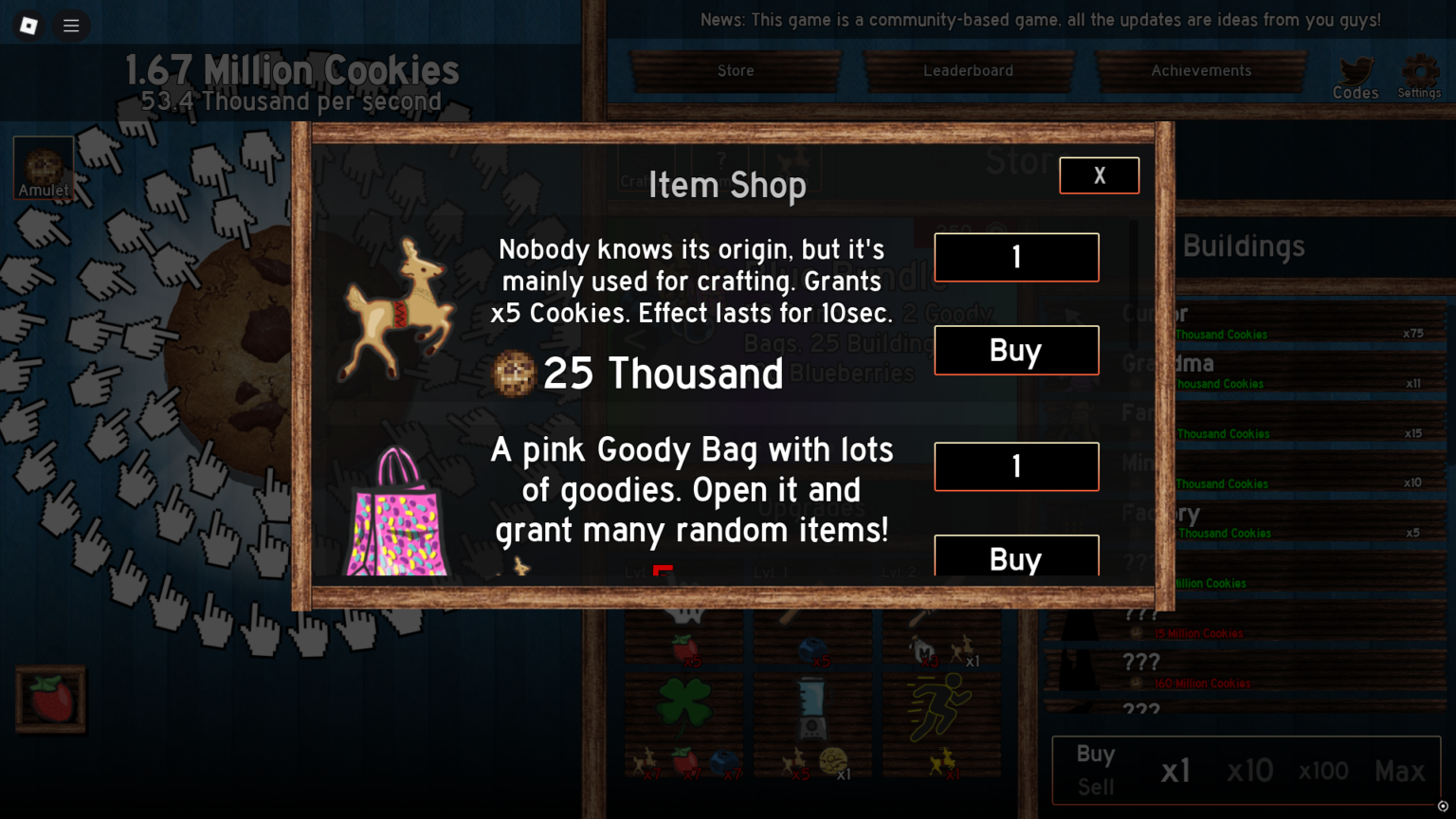This screenshot has height=819, width=1456.
Task: Click the hamburger menu icon
Action: tap(71, 26)
